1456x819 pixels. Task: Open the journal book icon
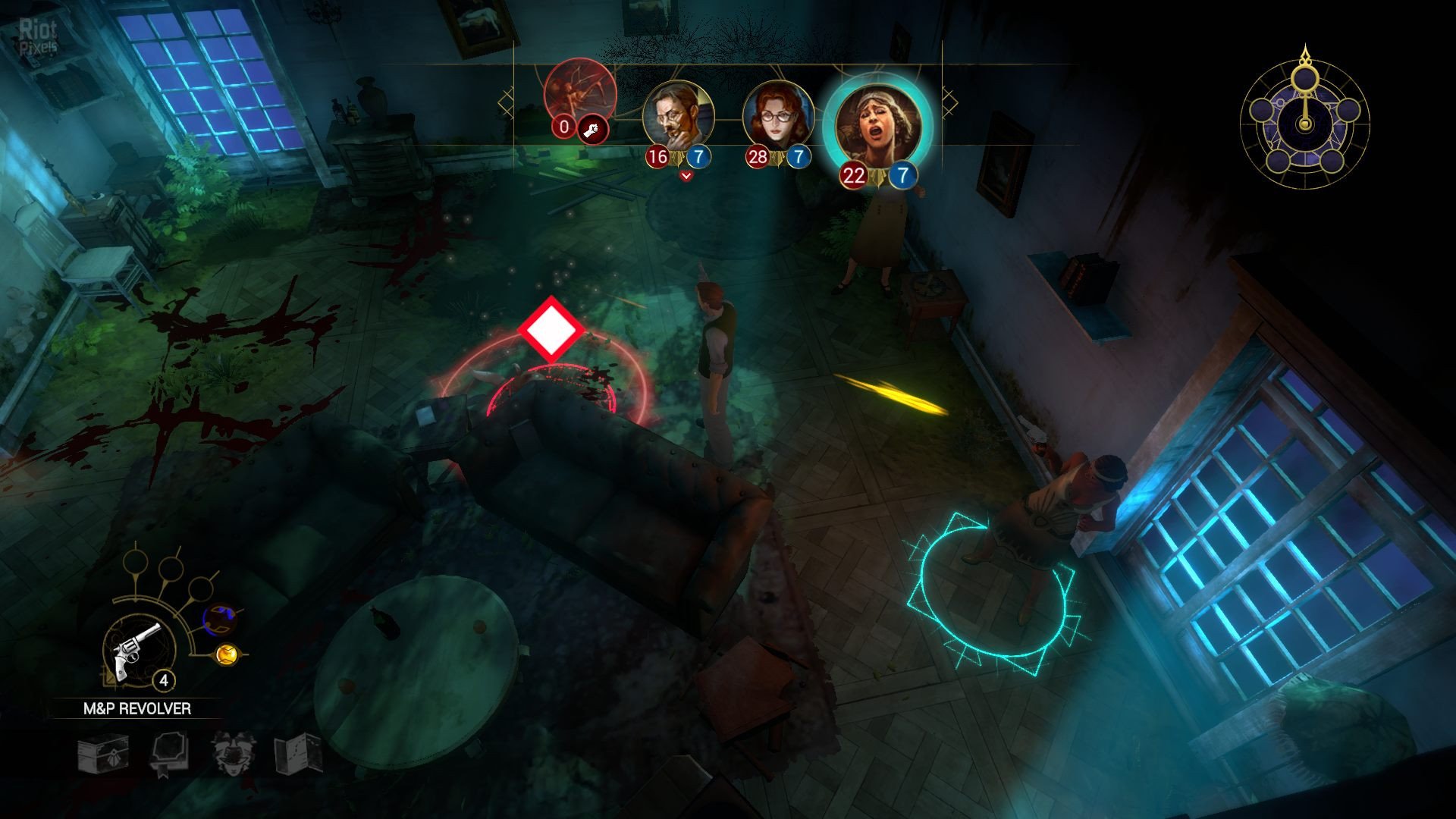click(x=168, y=754)
